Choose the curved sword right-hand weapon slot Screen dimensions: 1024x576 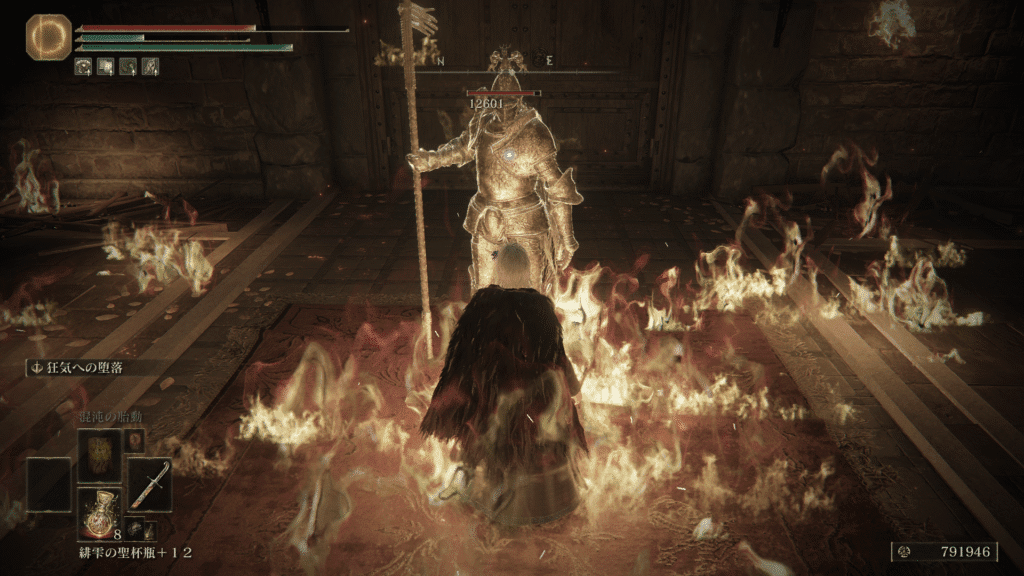click(149, 484)
